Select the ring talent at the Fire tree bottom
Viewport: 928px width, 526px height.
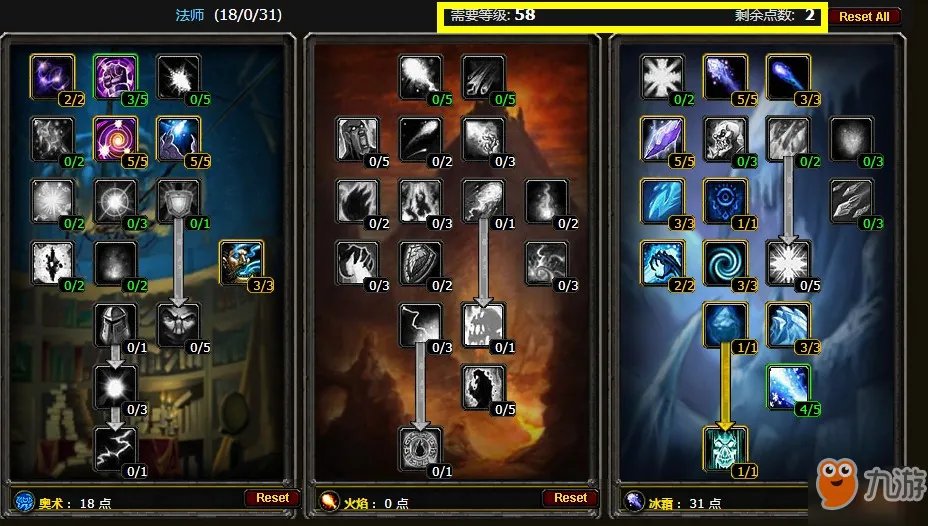point(420,448)
